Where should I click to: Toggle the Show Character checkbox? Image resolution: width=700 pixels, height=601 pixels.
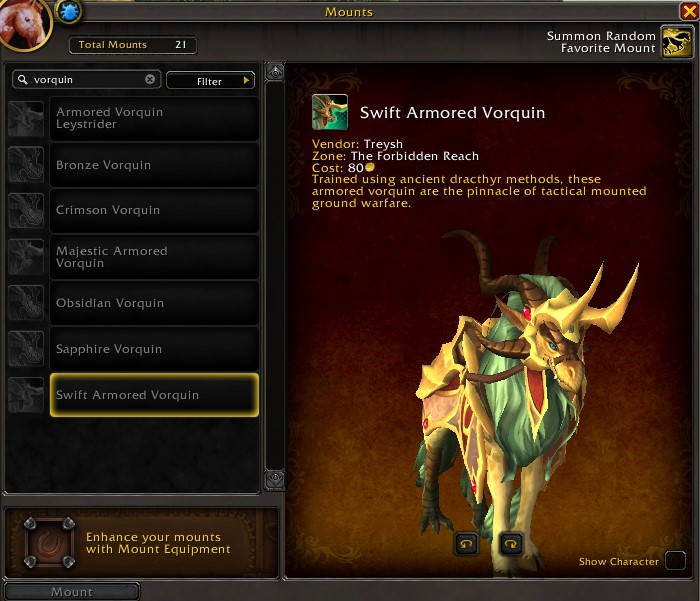[x=676, y=561]
